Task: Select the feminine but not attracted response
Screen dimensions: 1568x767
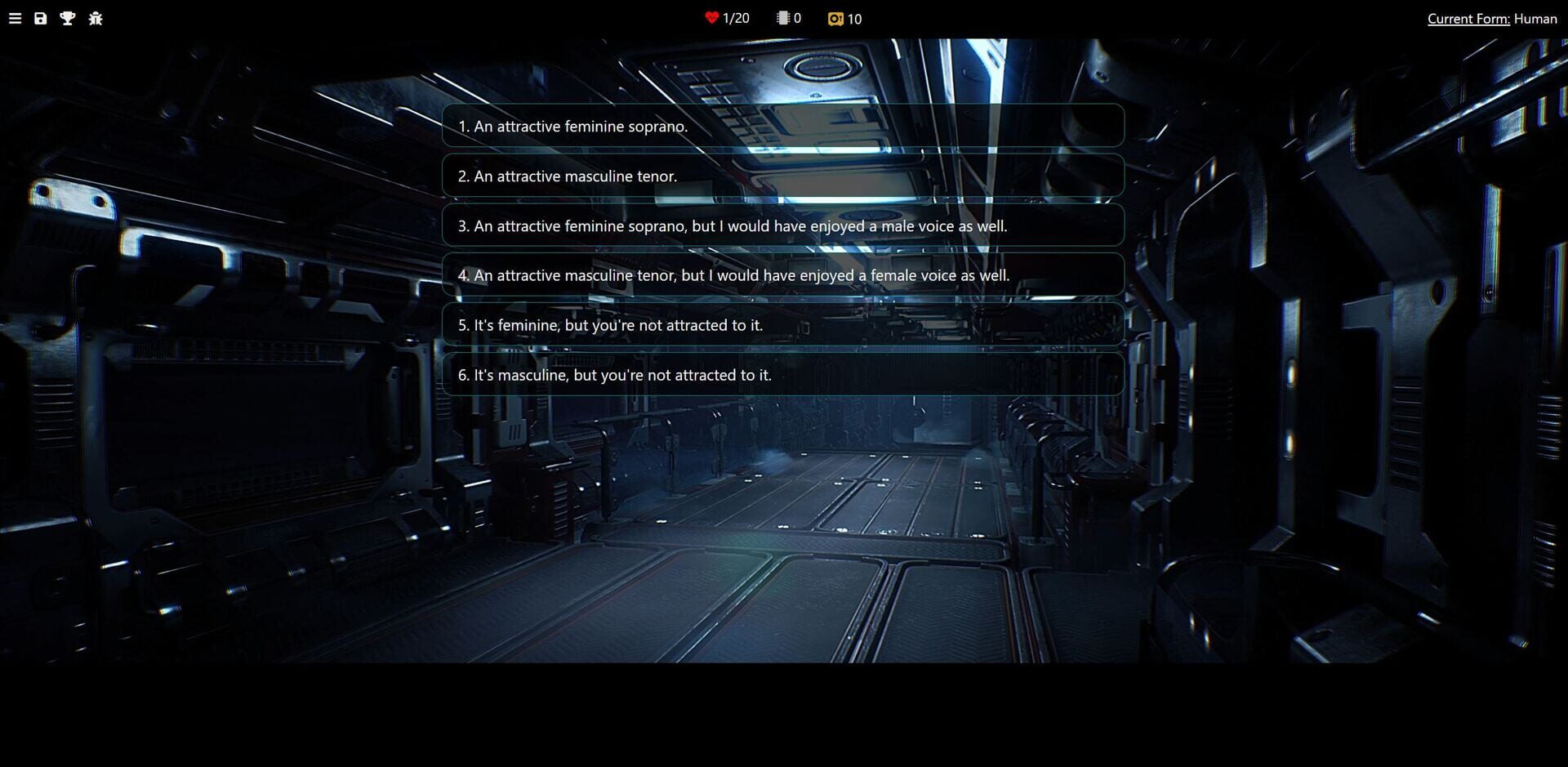Action: pos(782,324)
